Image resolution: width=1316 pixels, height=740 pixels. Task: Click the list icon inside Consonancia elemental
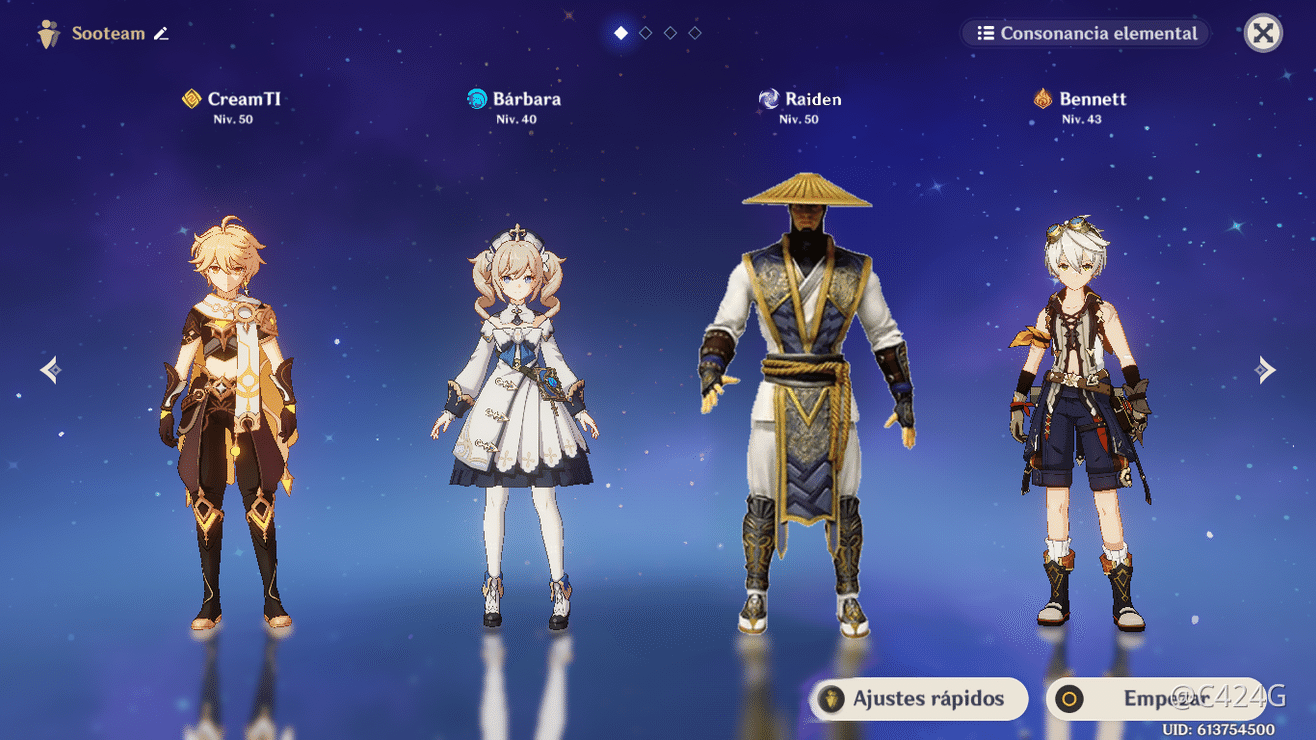(x=985, y=33)
